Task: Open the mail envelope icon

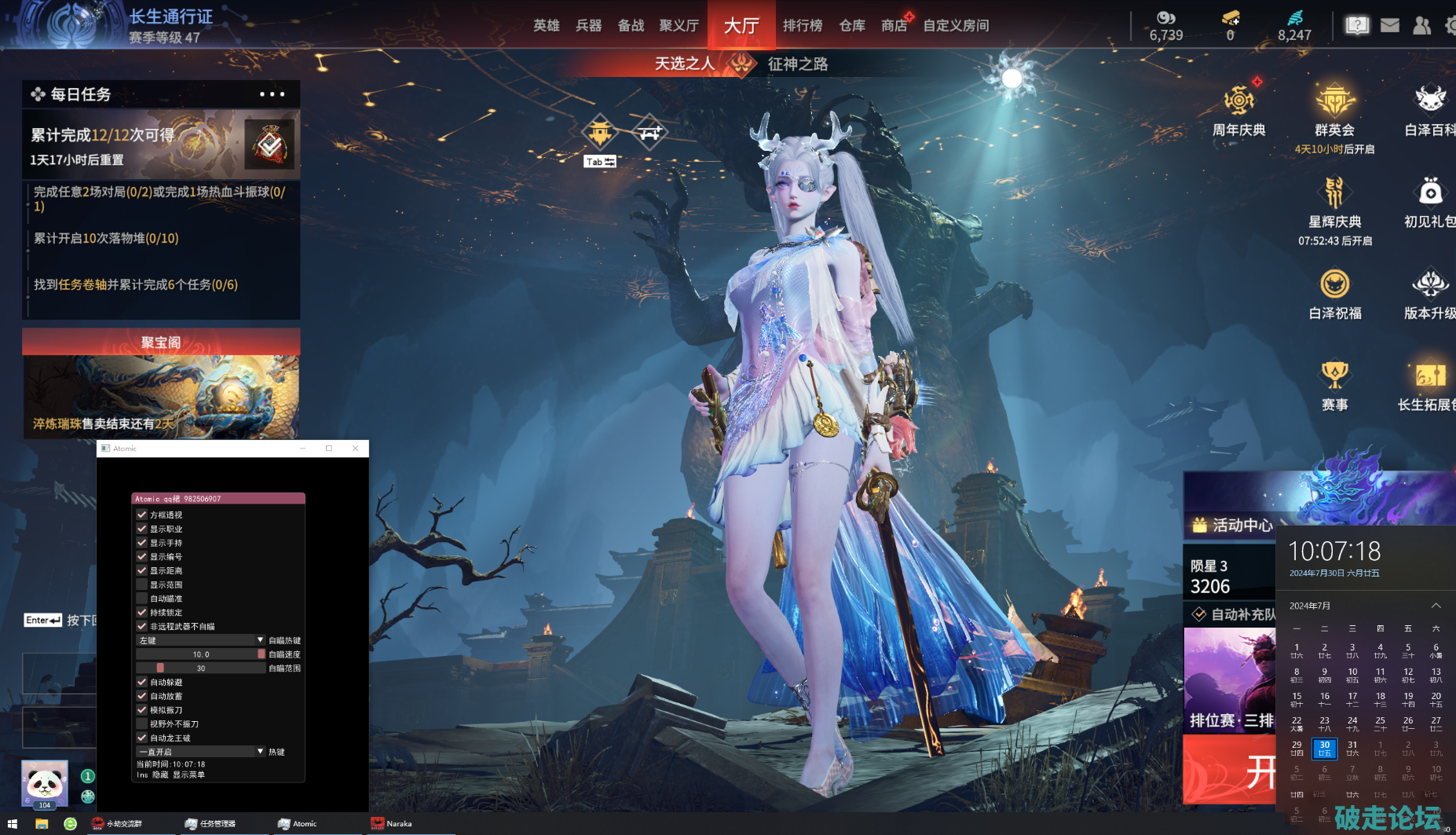Action: [1390, 26]
